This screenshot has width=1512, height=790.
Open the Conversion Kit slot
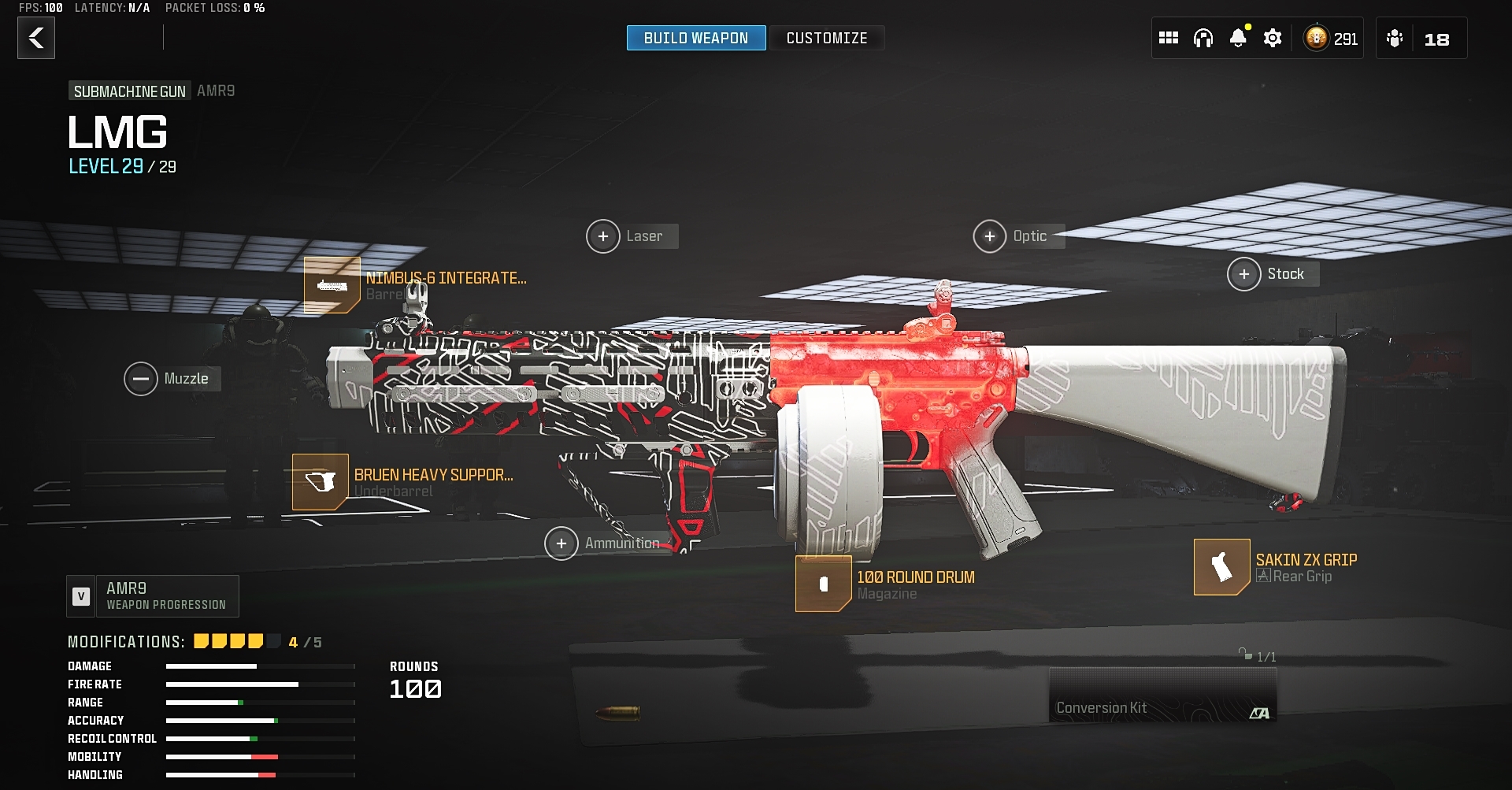click(1162, 695)
